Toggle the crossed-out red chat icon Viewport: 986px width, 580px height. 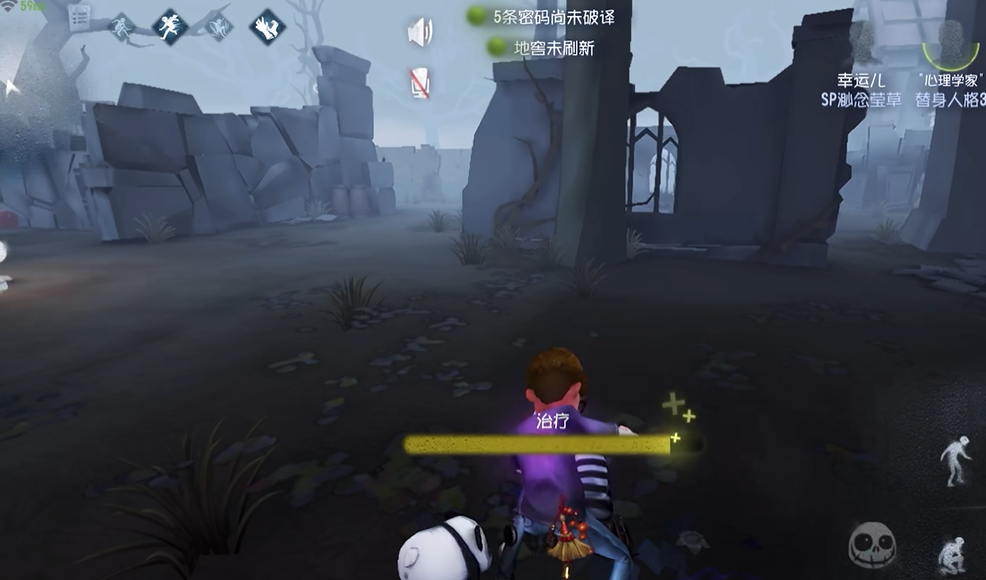point(420,83)
